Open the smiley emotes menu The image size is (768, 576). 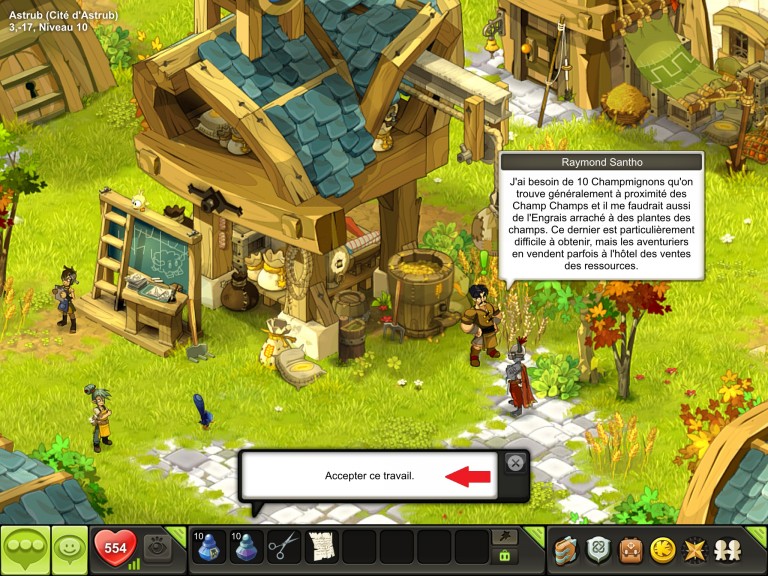tap(67, 549)
